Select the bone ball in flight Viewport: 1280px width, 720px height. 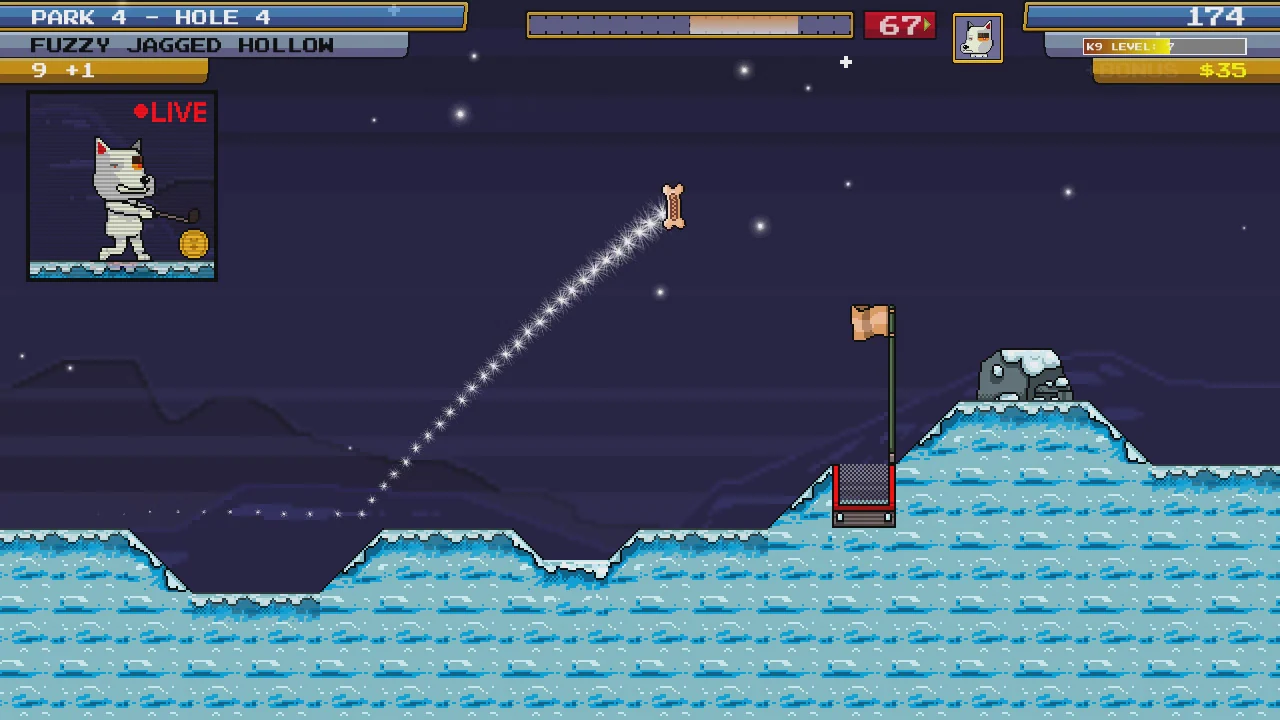pos(672,207)
